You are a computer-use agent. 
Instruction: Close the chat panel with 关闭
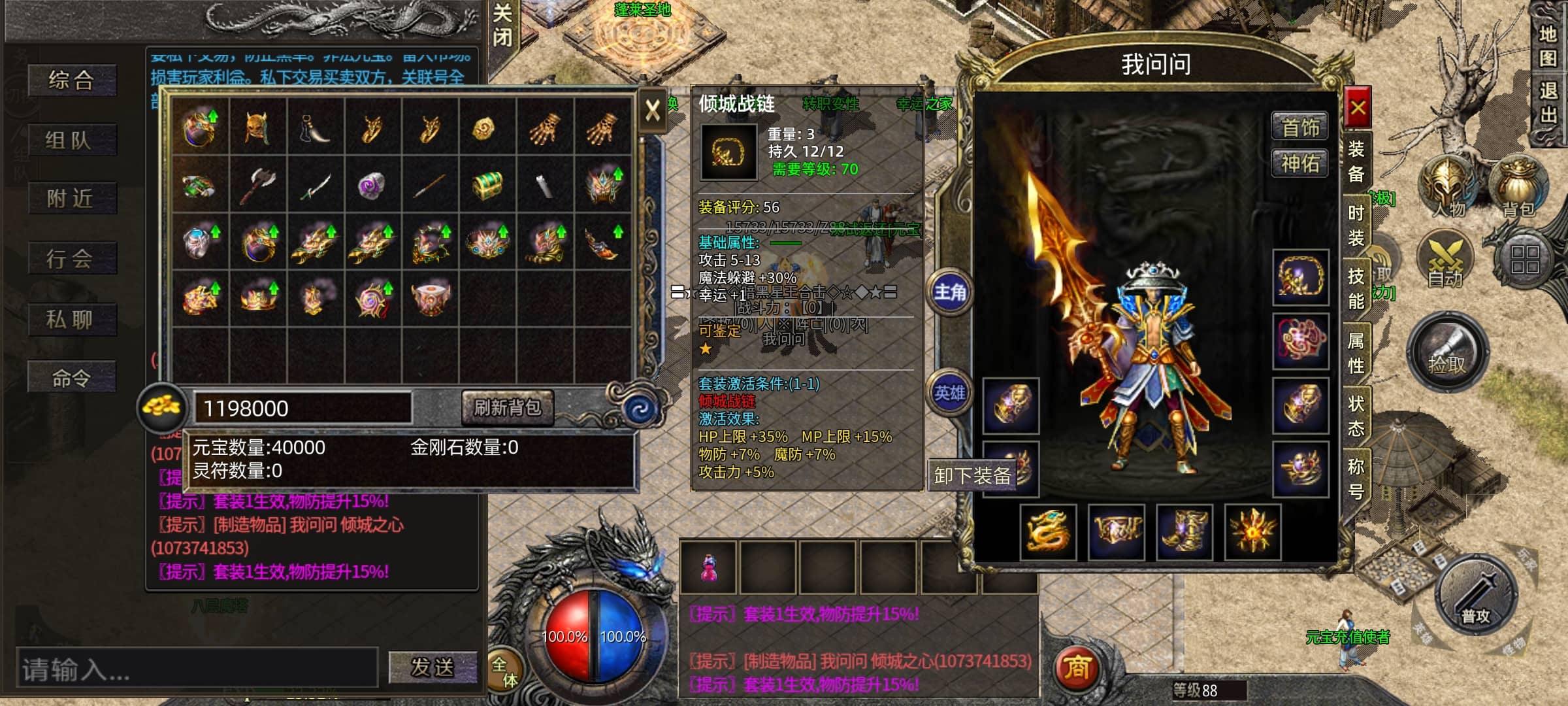(502, 25)
